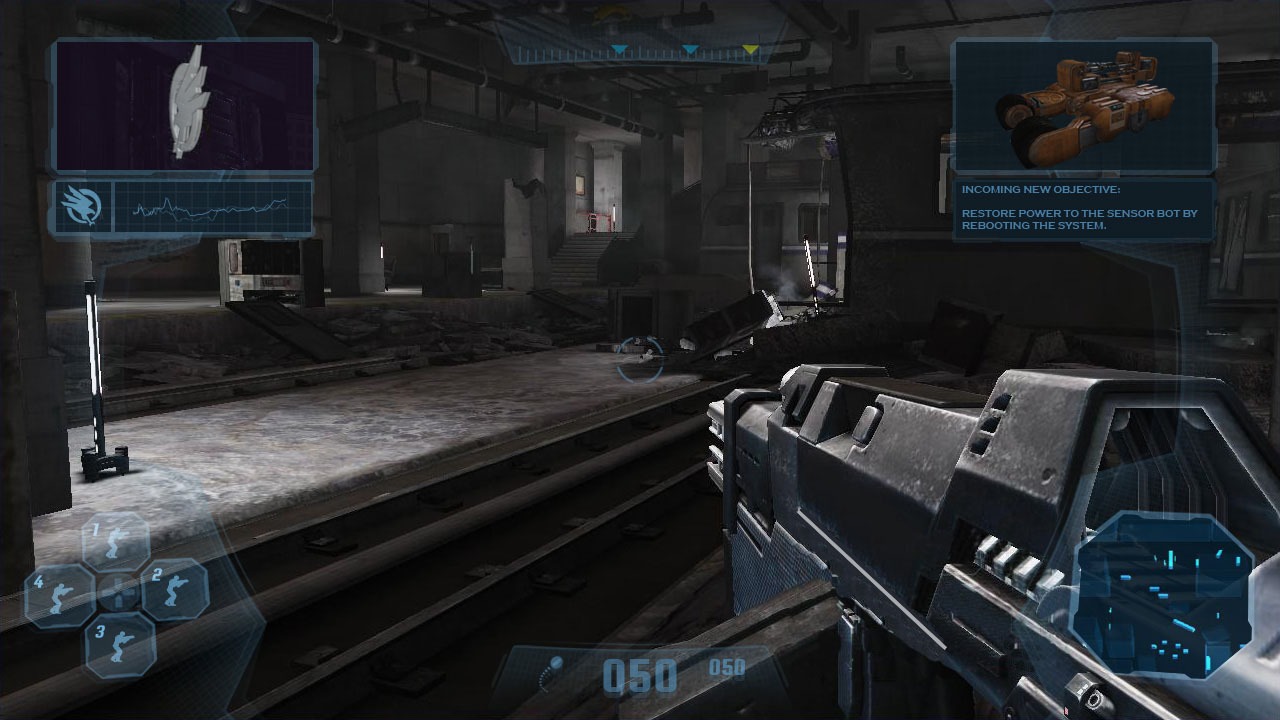
Task: Click the yellow objective marker on compass
Action: click(x=750, y=50)
